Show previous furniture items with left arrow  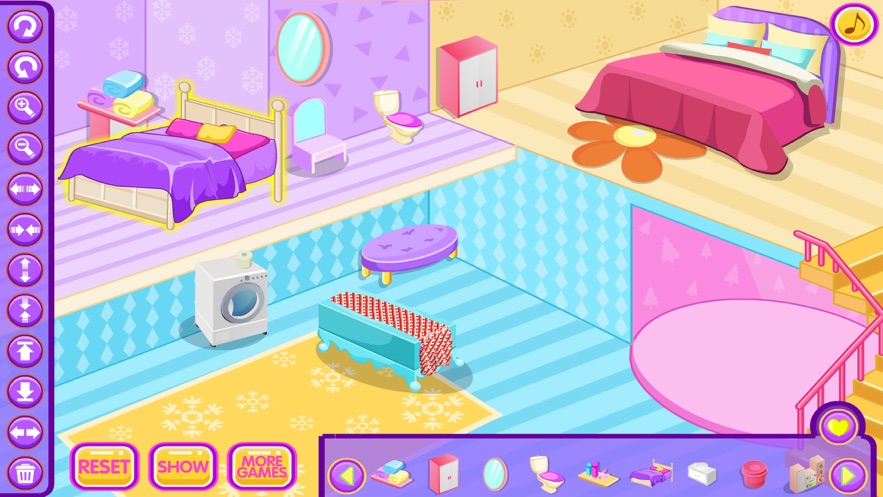[346, 473]
